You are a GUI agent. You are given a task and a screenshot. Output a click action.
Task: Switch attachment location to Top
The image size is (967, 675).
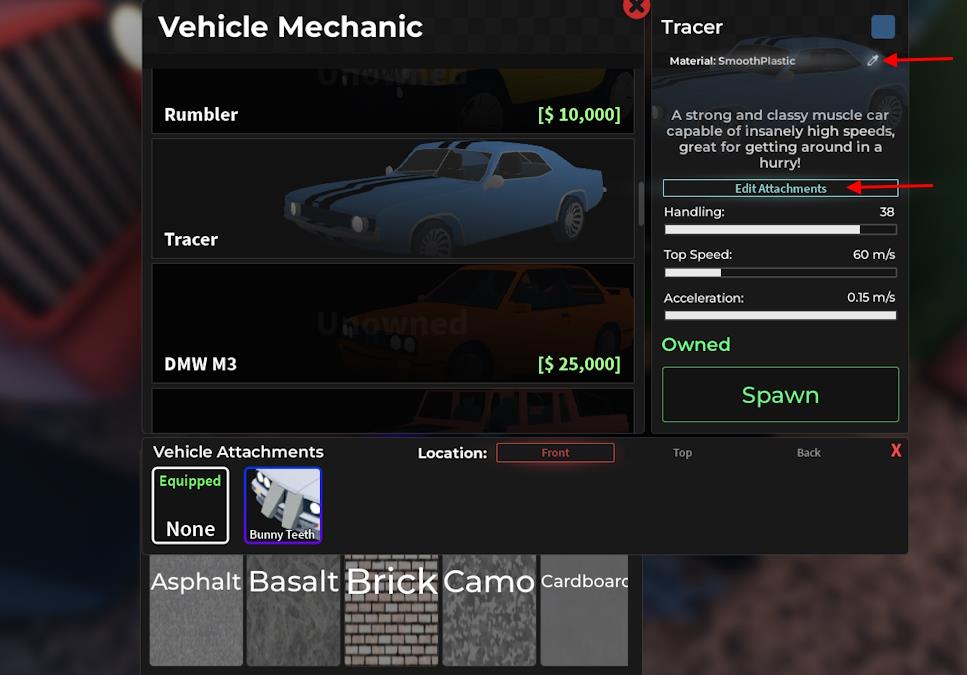pos(682,453)
